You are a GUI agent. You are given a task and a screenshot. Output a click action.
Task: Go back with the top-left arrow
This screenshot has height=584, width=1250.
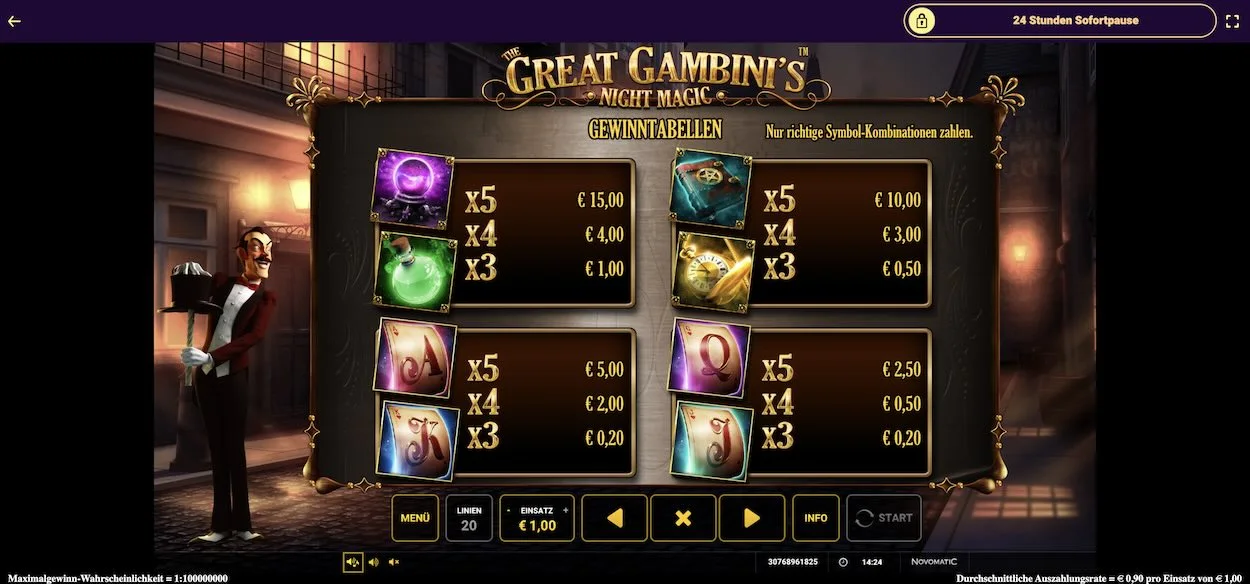coord(14,20)
